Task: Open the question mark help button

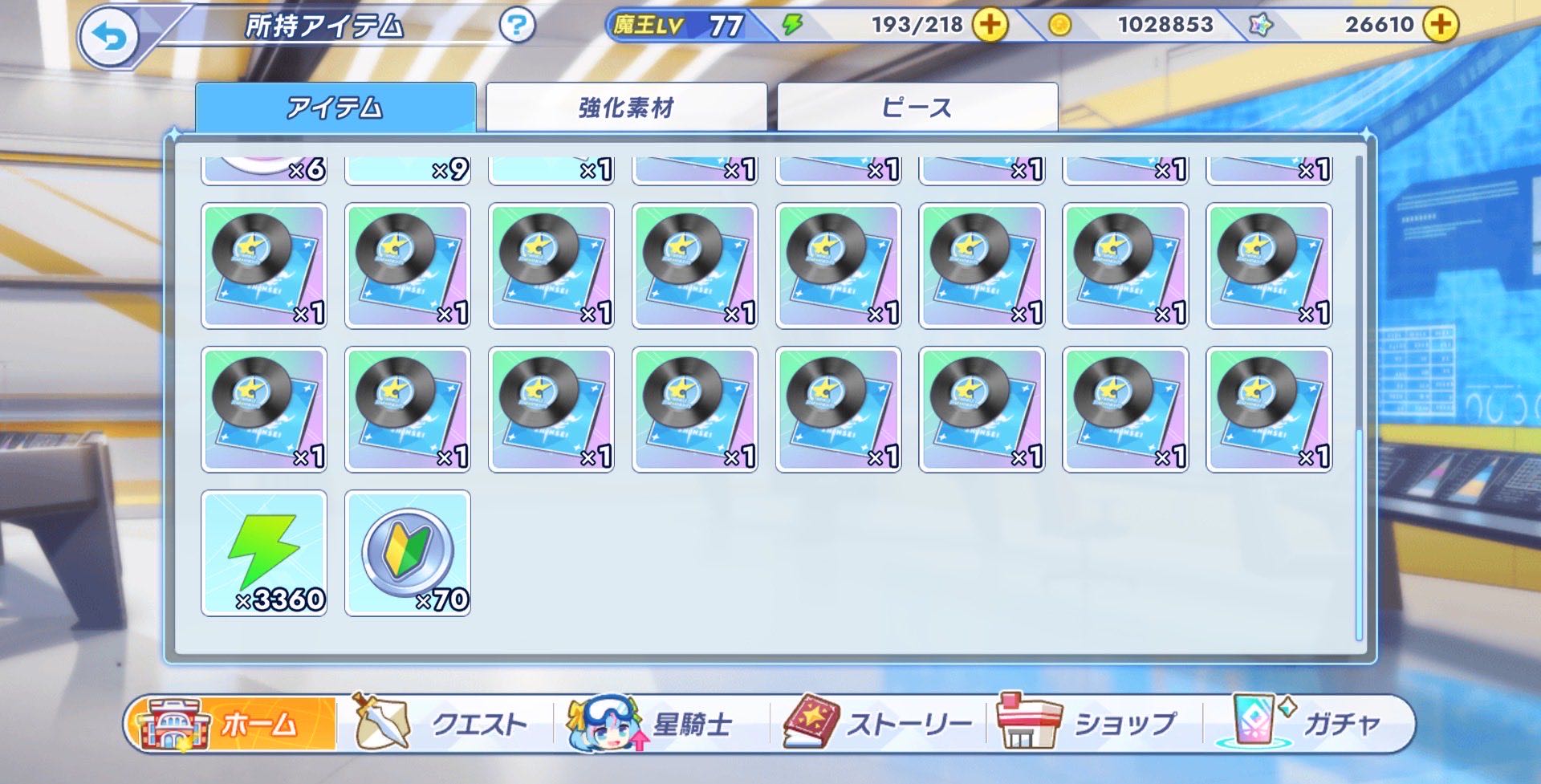Action: coord(516,26)
